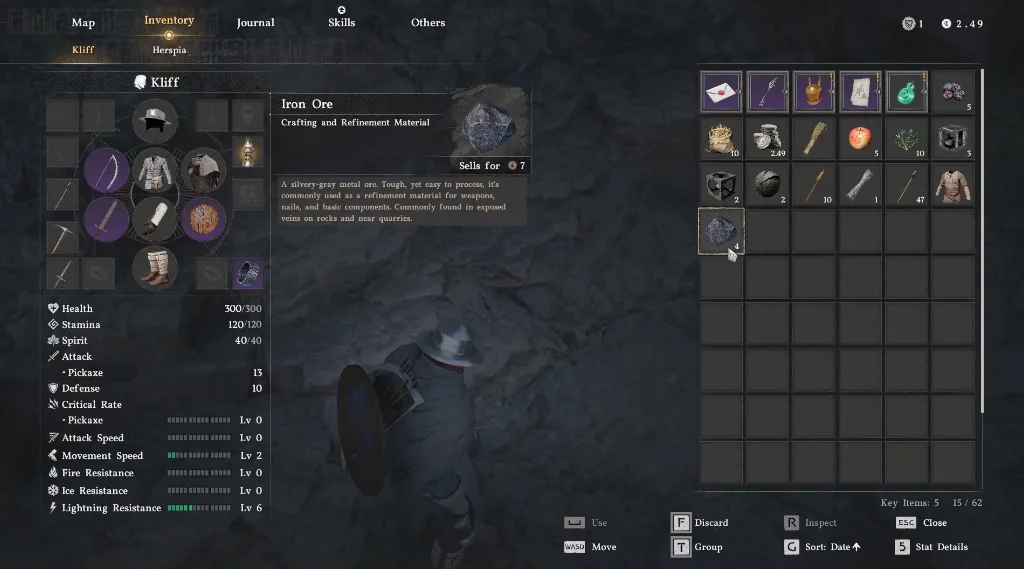Screen dimensions: 1024x569
Task: Select the equipped round wooden shield
Action: click(x=204, y=218)
